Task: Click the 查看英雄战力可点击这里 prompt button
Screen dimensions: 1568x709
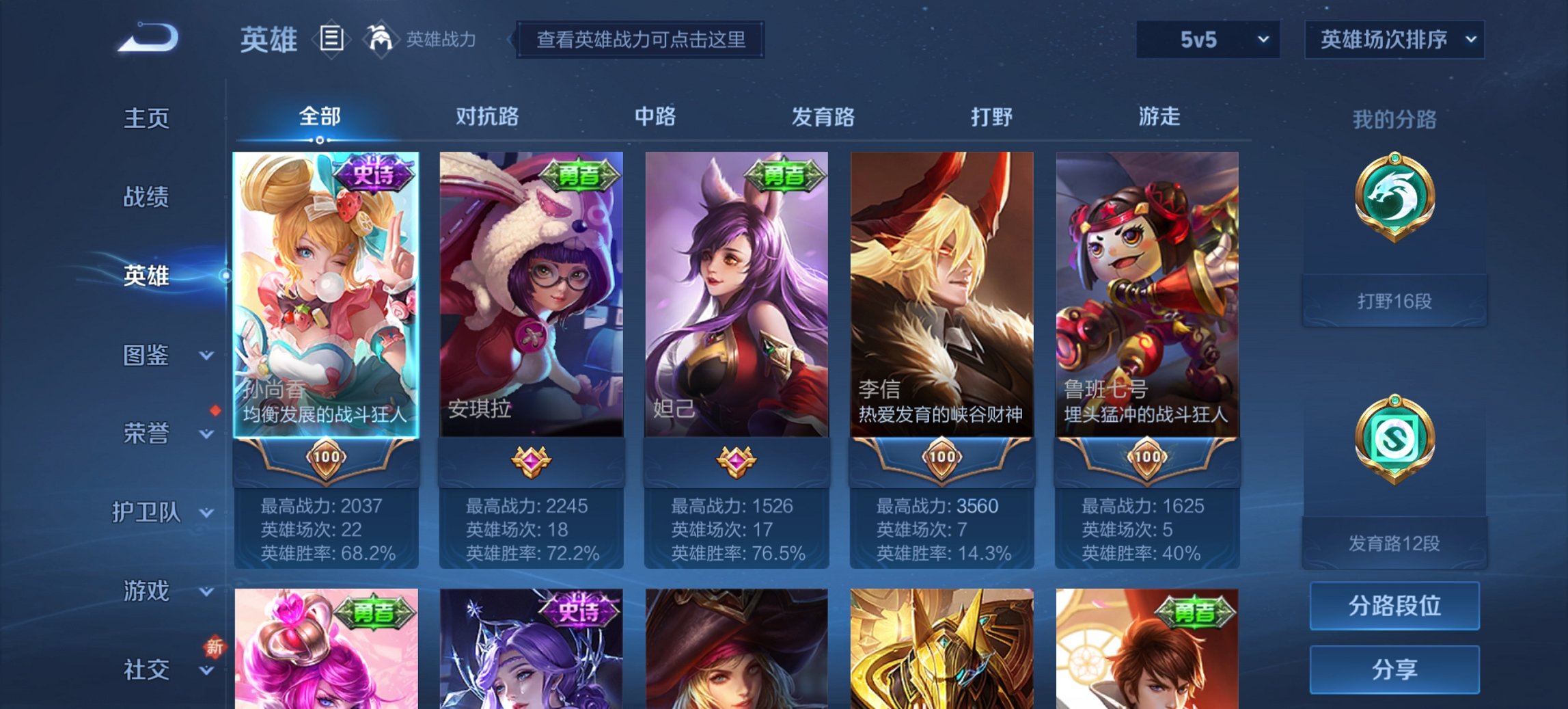Action: [x=641, y=41]
